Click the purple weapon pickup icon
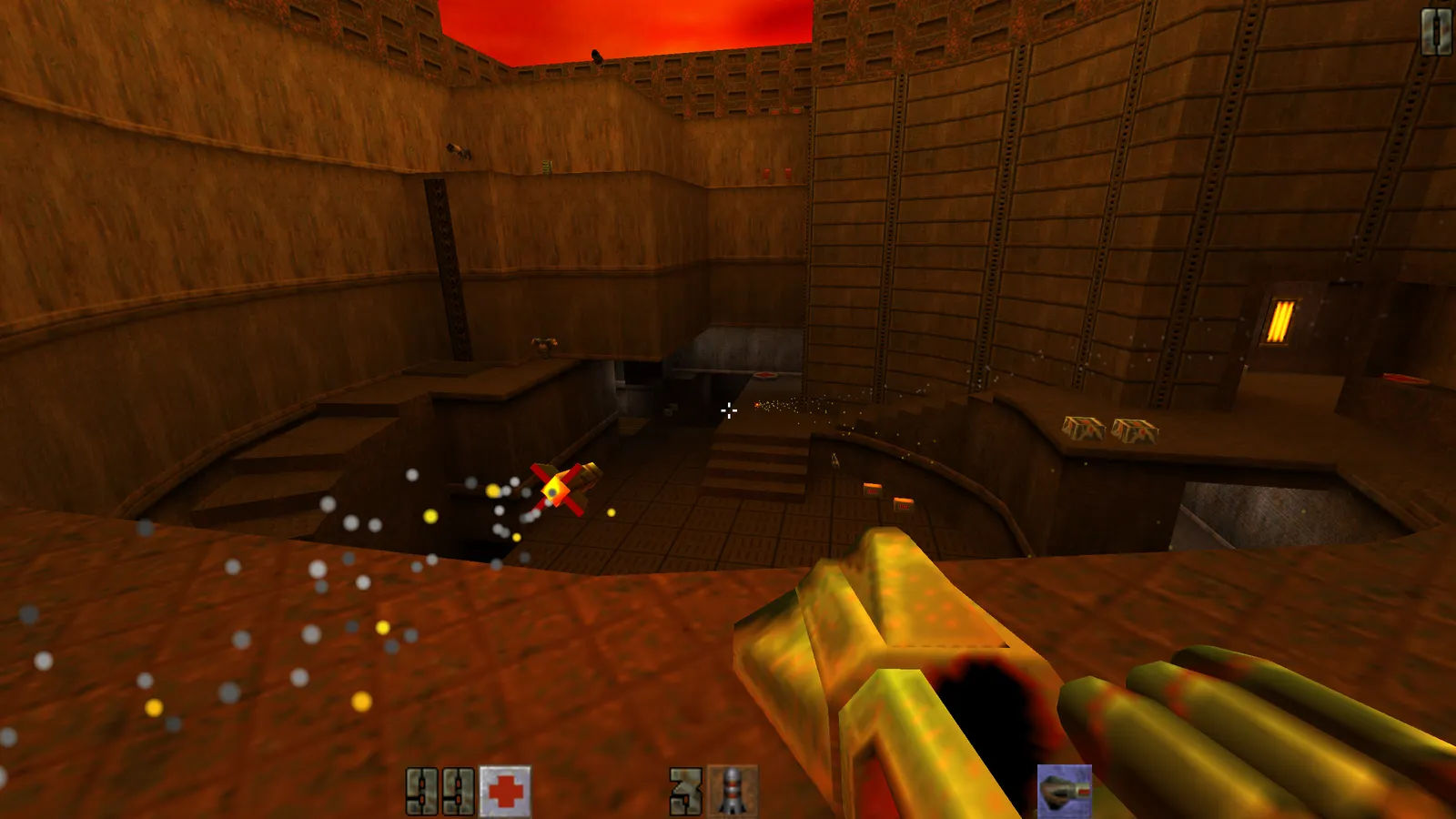The image size is (1456, 819). [x=1064, y=790]
